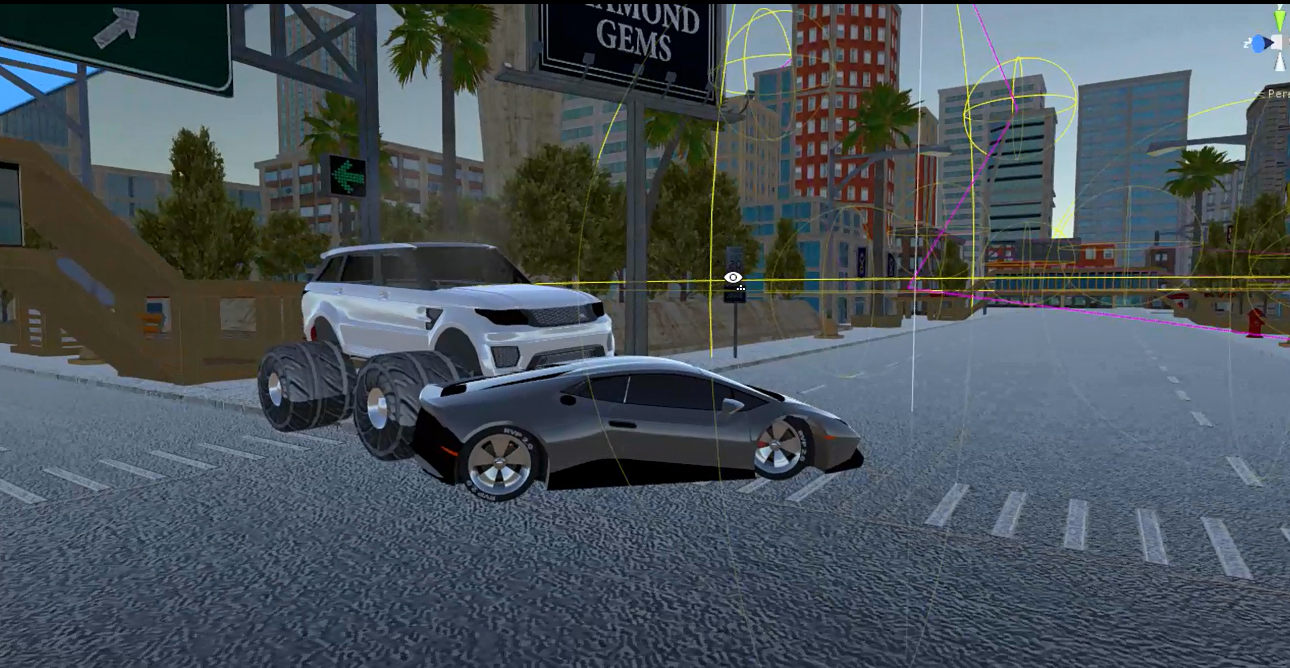Switch view mode using the Persp label

coord(1277,94)
